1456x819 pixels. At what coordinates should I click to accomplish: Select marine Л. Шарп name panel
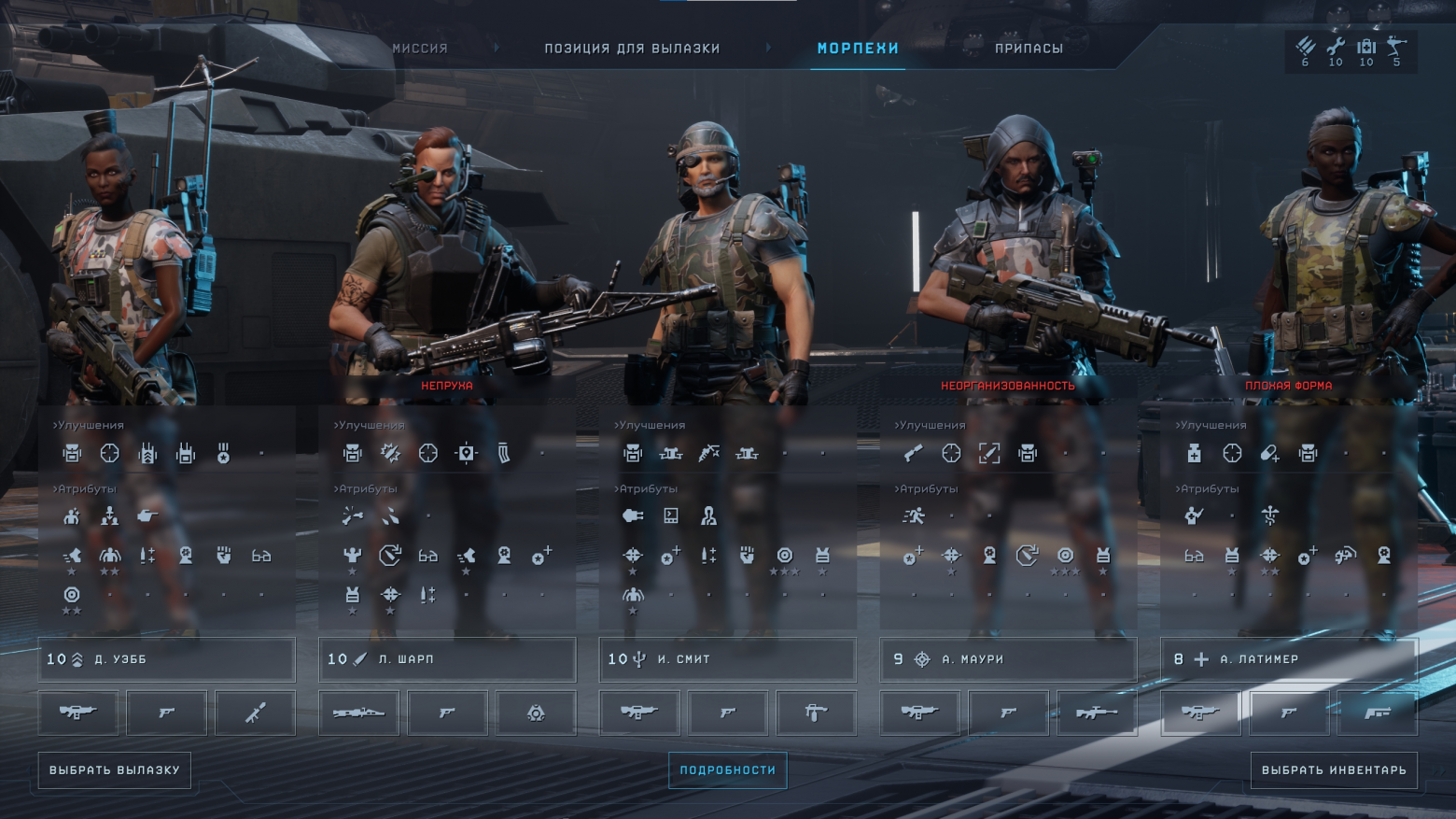[x=447, y=659]
